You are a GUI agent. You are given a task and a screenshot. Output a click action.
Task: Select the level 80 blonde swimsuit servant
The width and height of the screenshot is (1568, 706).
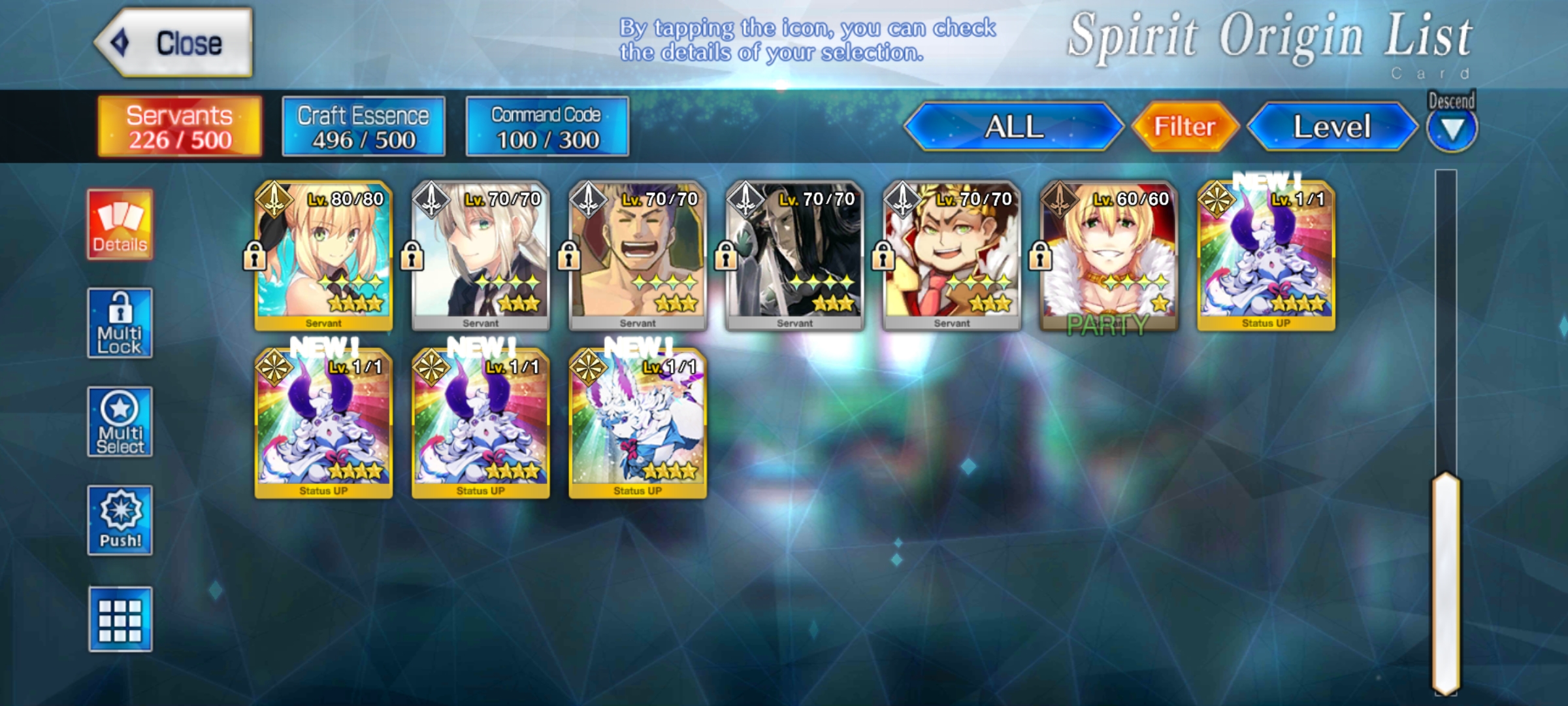click(x=323, y=256)
